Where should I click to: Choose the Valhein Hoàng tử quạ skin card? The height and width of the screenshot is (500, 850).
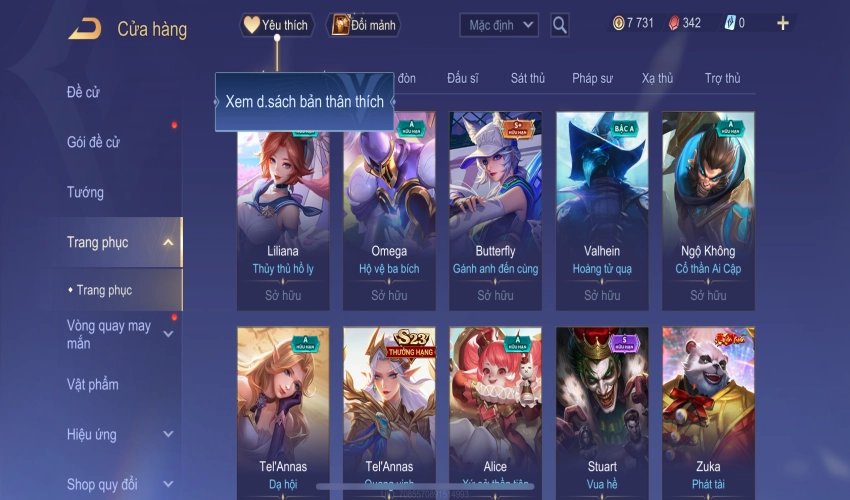(x=602, y=208)
